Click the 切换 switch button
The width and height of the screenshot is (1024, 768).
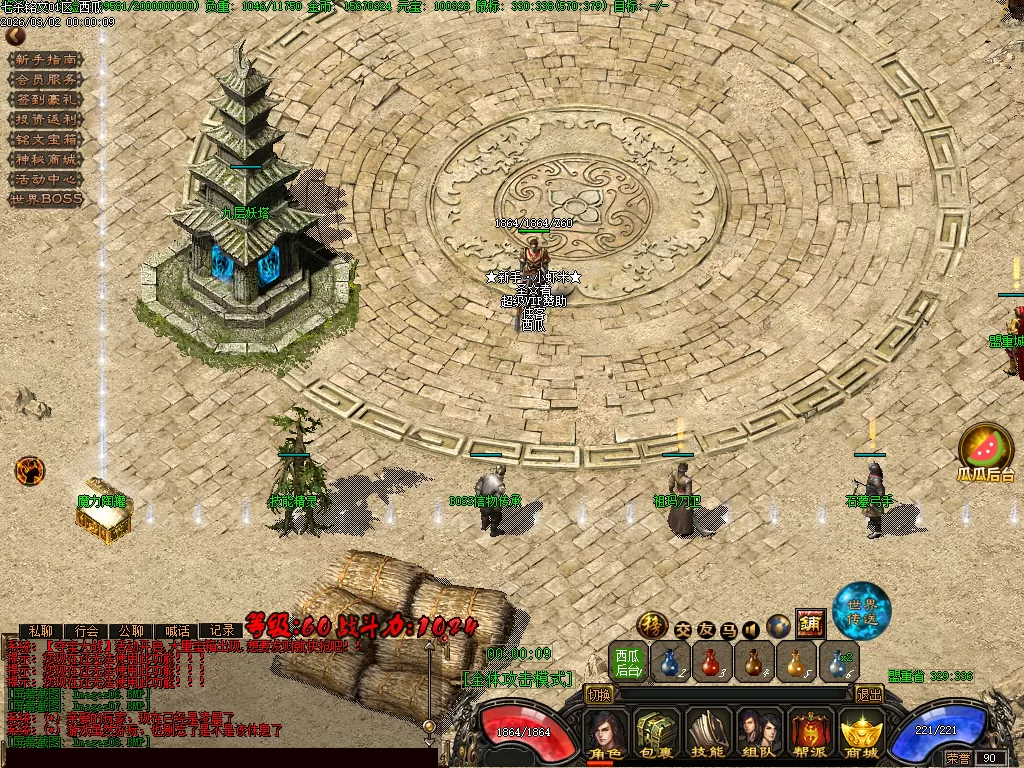click(x=599, y=694)
